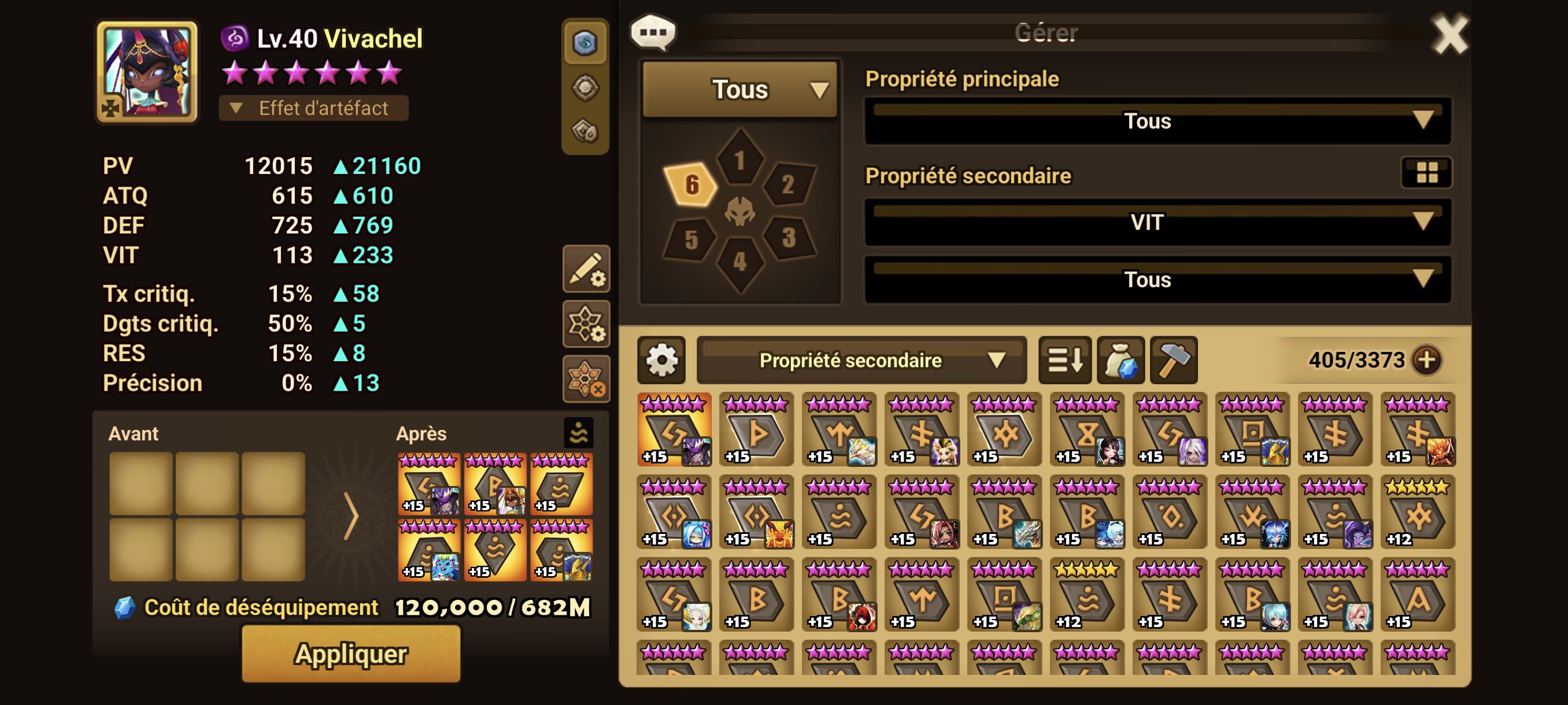Select rune slot 4 on the hexagon
The height and width of the screenshot is (705, 1568).
click(x=739, y=262)
